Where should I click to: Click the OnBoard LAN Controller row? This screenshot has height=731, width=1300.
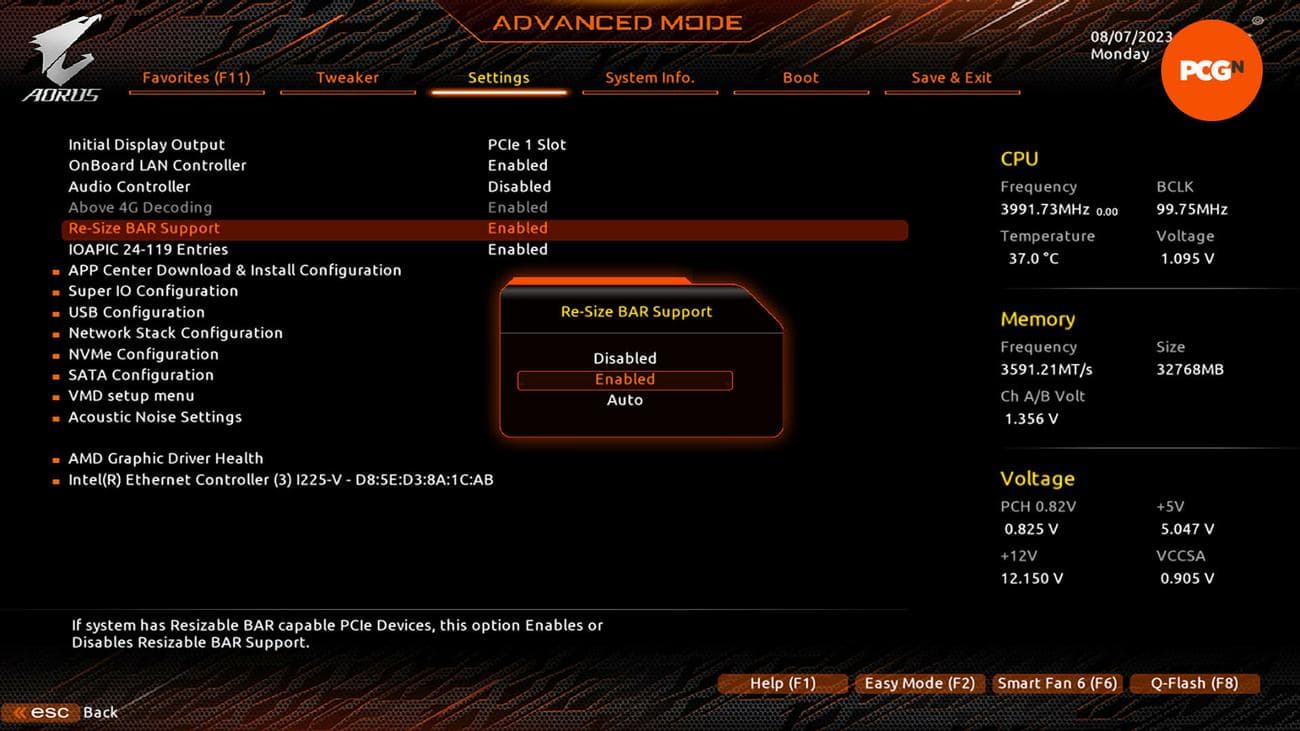[157, 166]
